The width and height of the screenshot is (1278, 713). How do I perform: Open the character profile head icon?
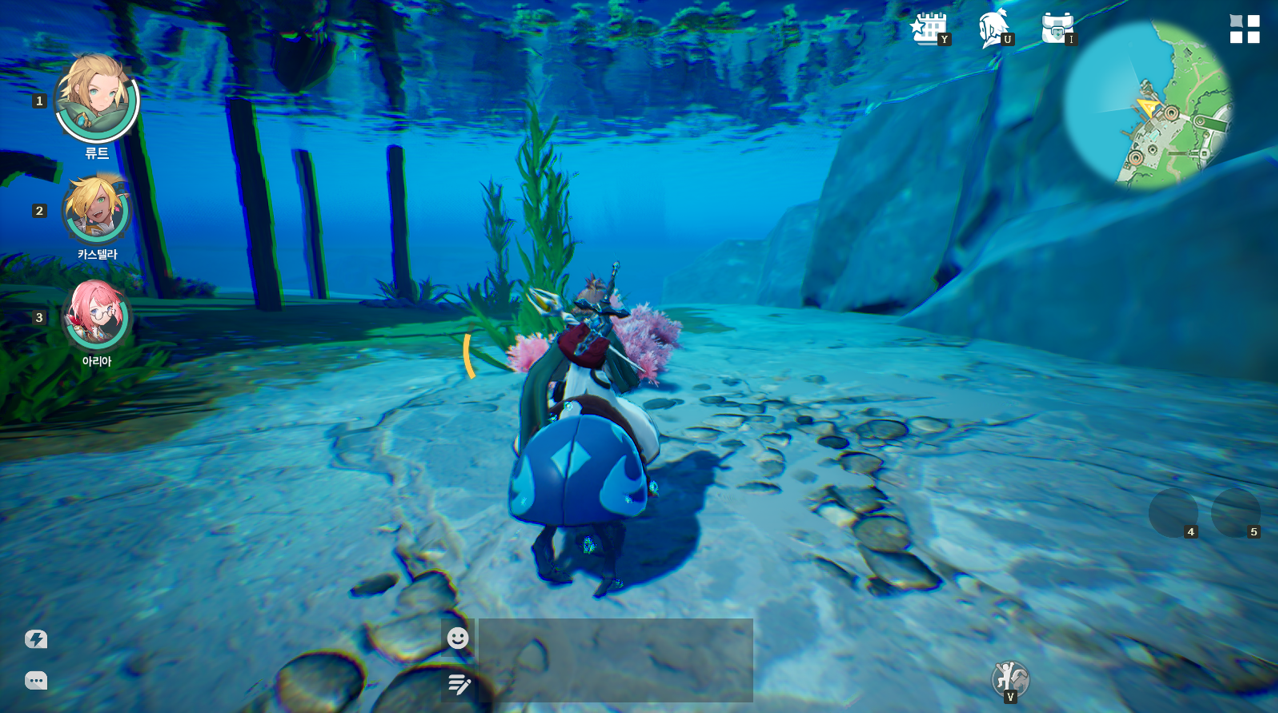tap(993, 28)
